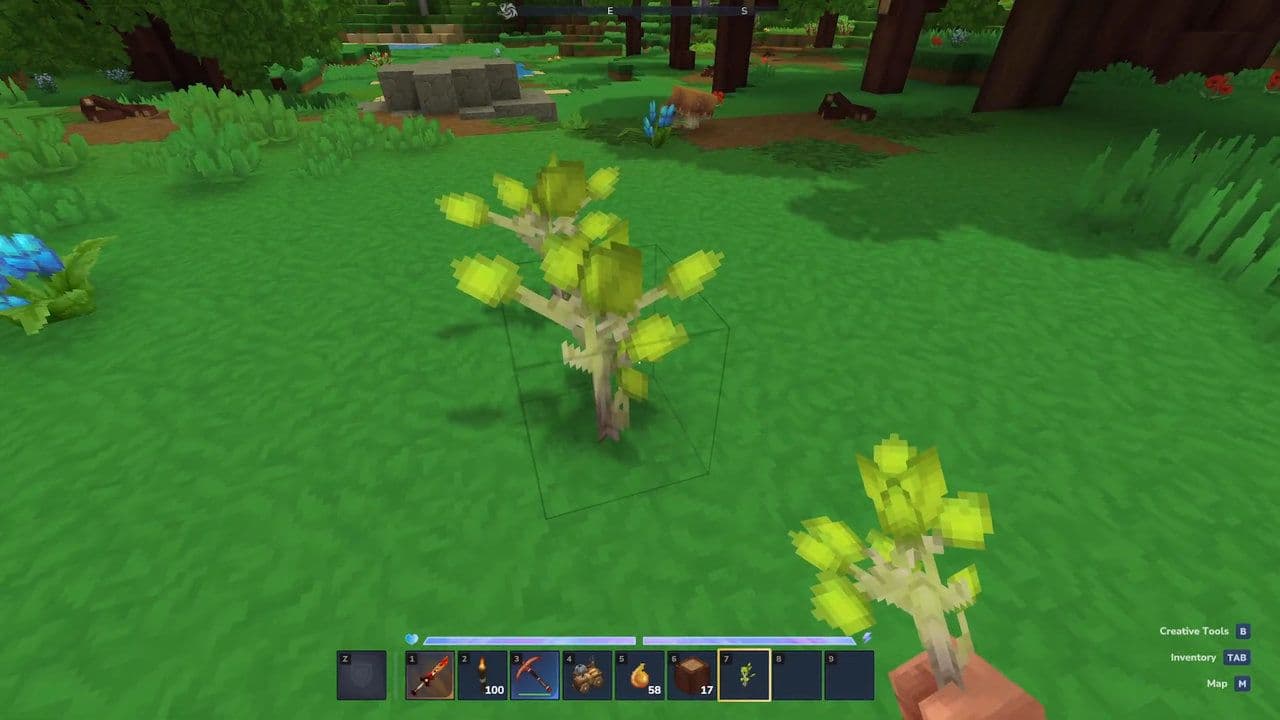Select the wooden cart item slot
1280x720 pixels.
587,675
